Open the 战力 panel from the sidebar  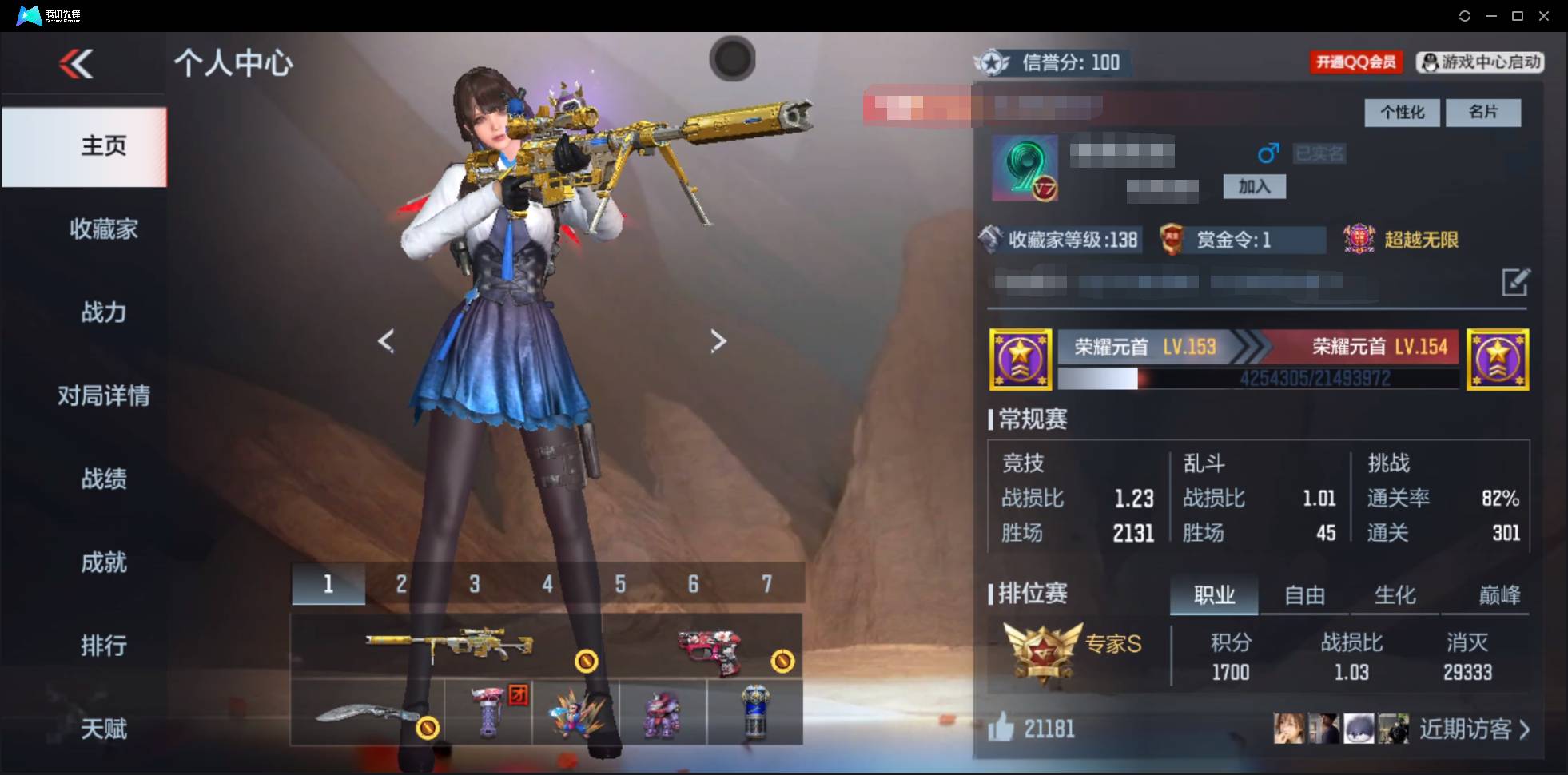[x=103, y=312]
